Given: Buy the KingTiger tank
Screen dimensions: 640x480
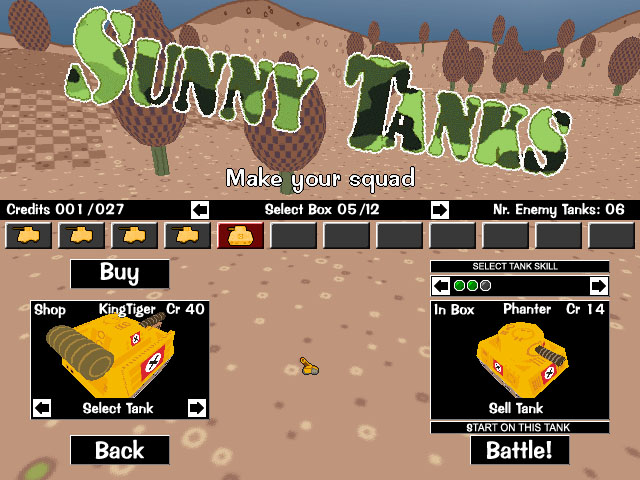Looking at the screenshot, I should (119, 273).
